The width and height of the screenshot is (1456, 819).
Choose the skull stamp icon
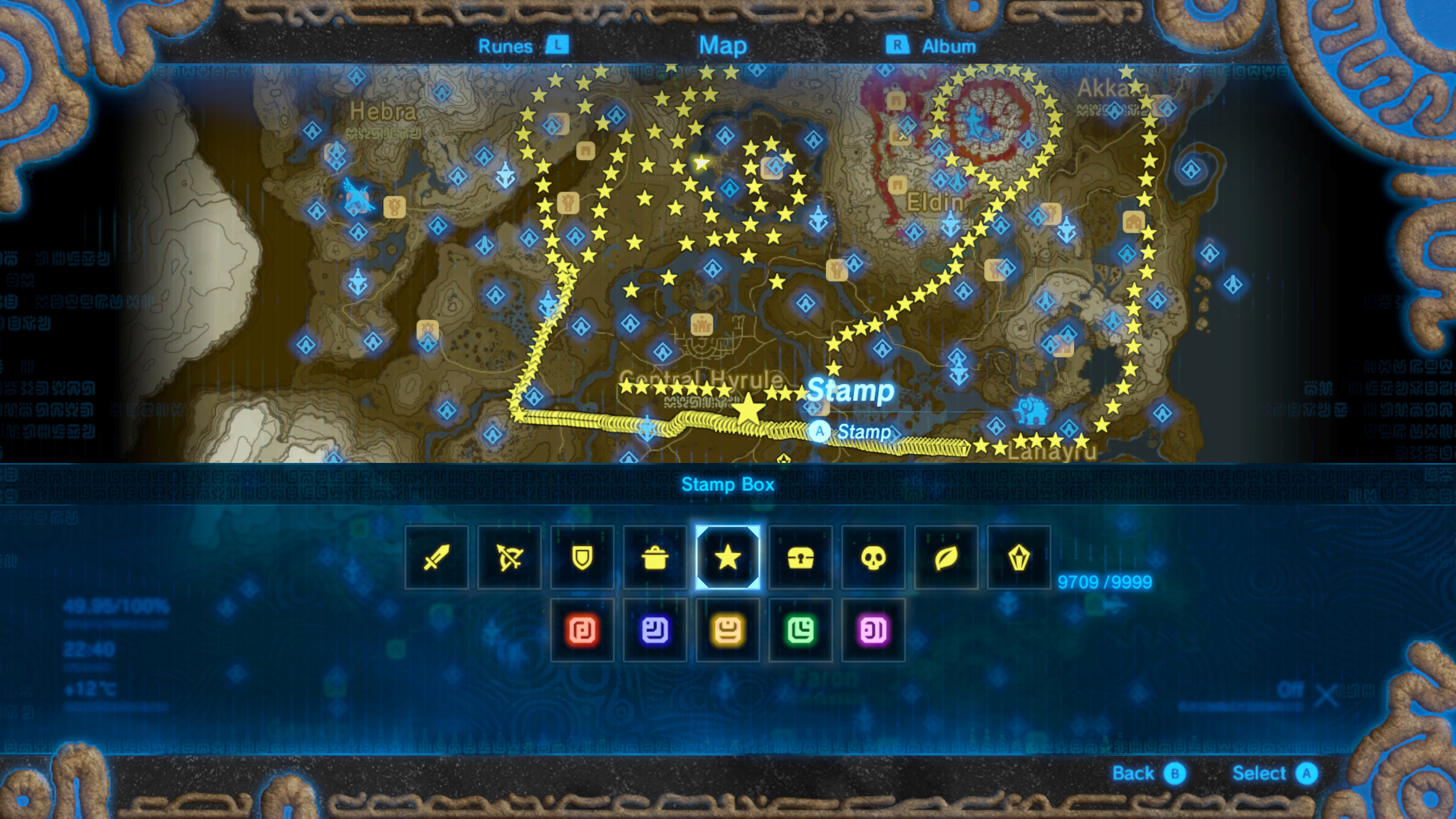873,557
